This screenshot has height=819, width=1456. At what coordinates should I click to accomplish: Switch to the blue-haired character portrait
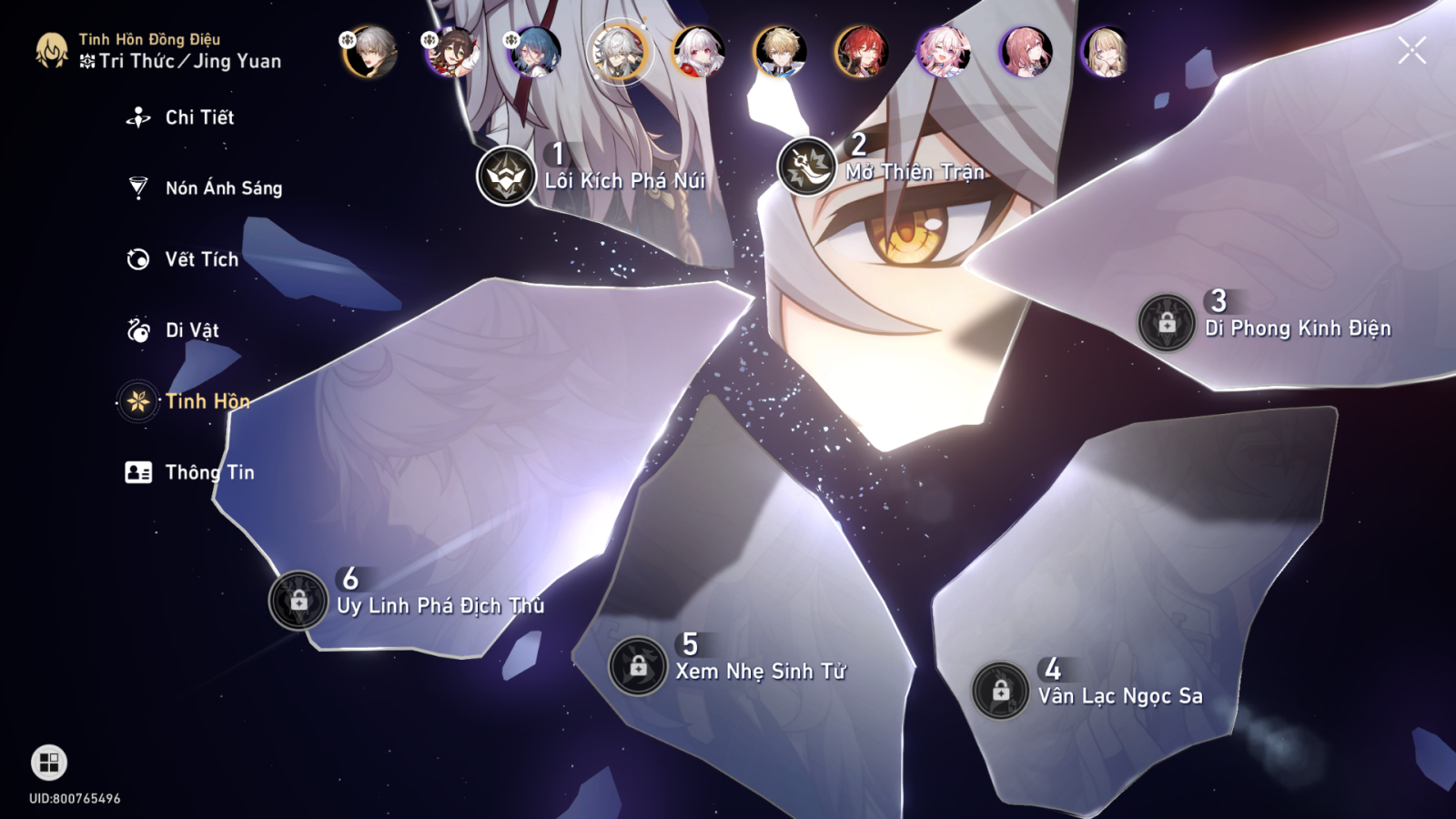(536, 52)
